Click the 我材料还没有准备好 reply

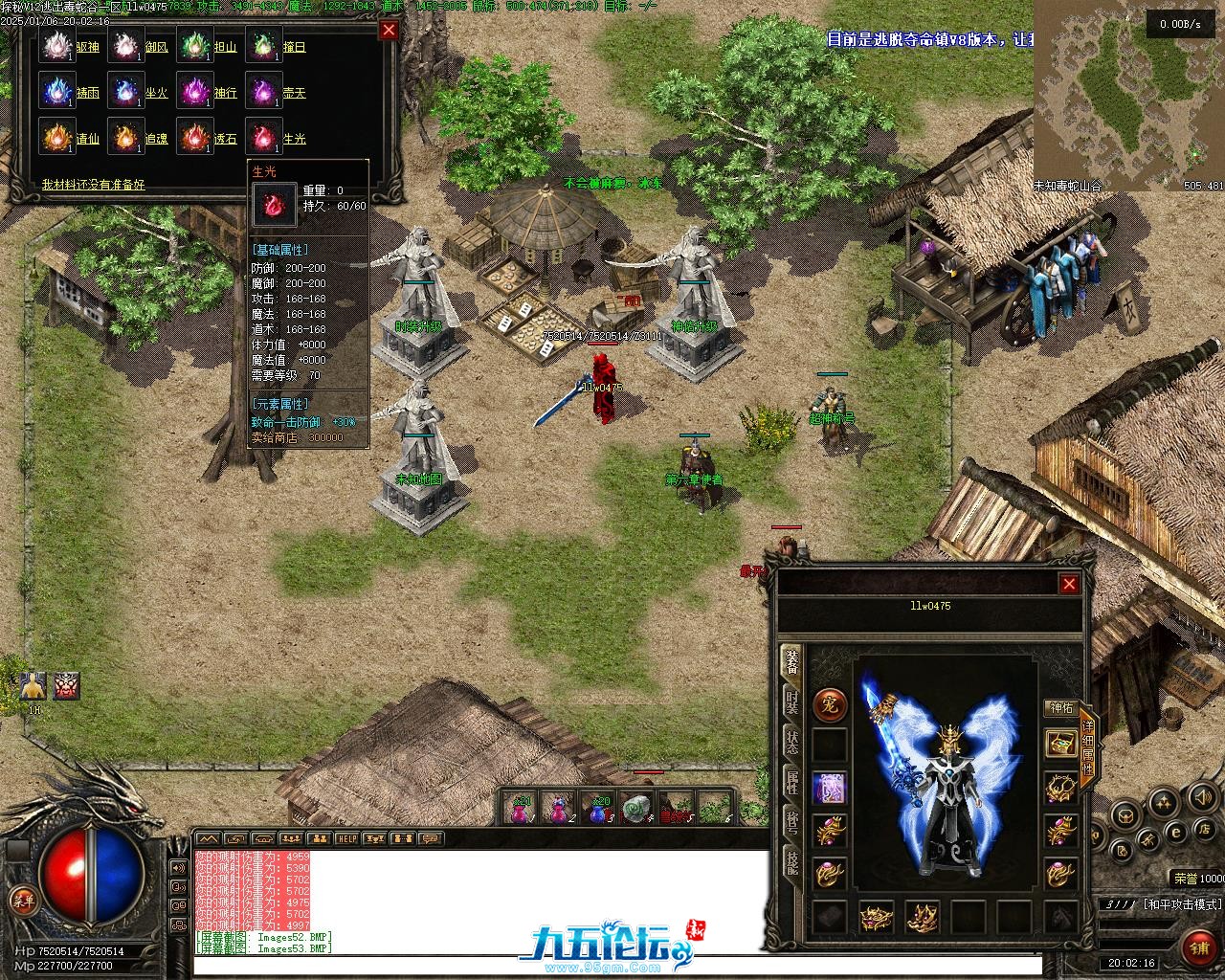point(94,184)
